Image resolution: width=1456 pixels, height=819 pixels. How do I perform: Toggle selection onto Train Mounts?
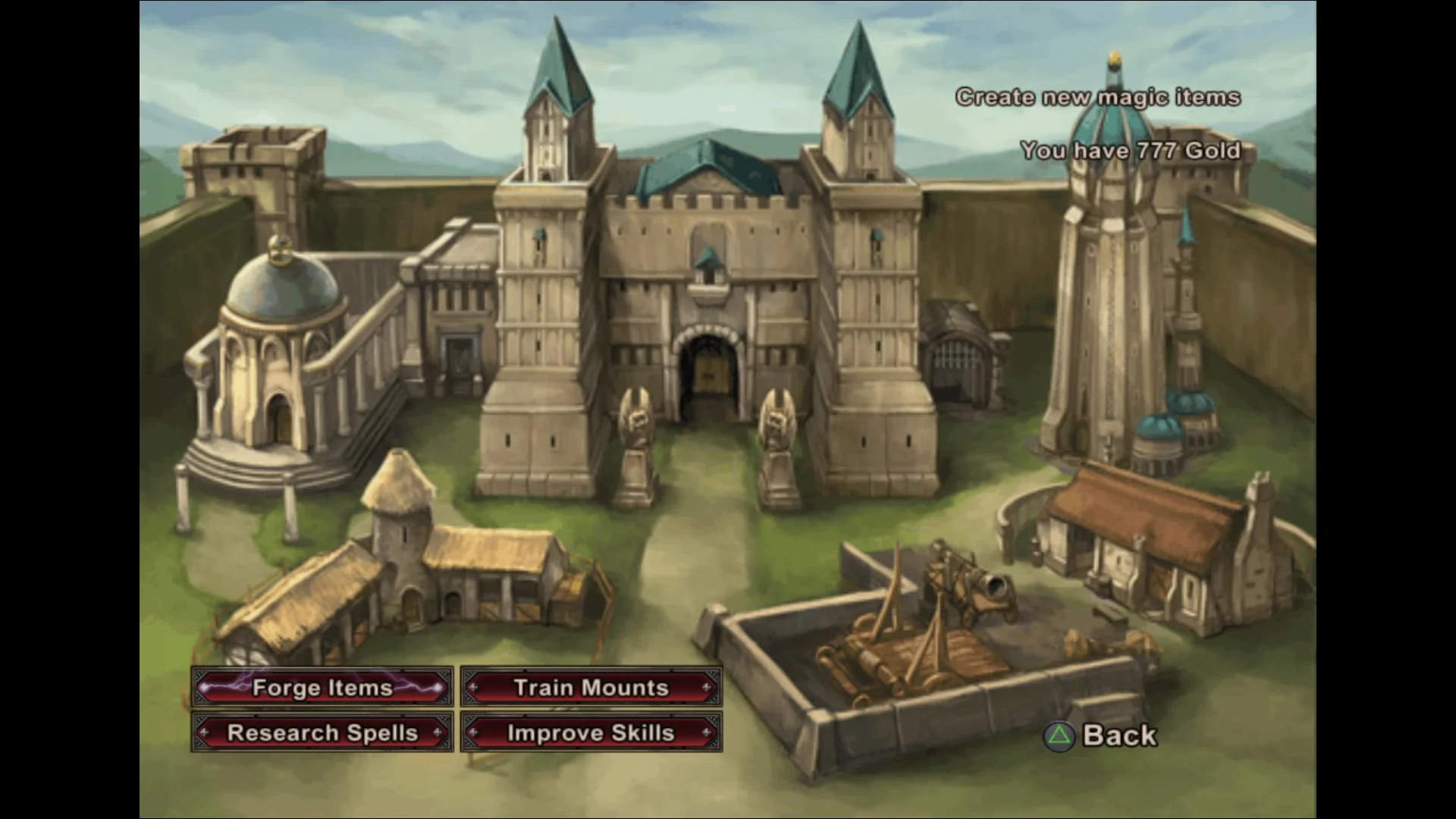(x=590, y=688)
